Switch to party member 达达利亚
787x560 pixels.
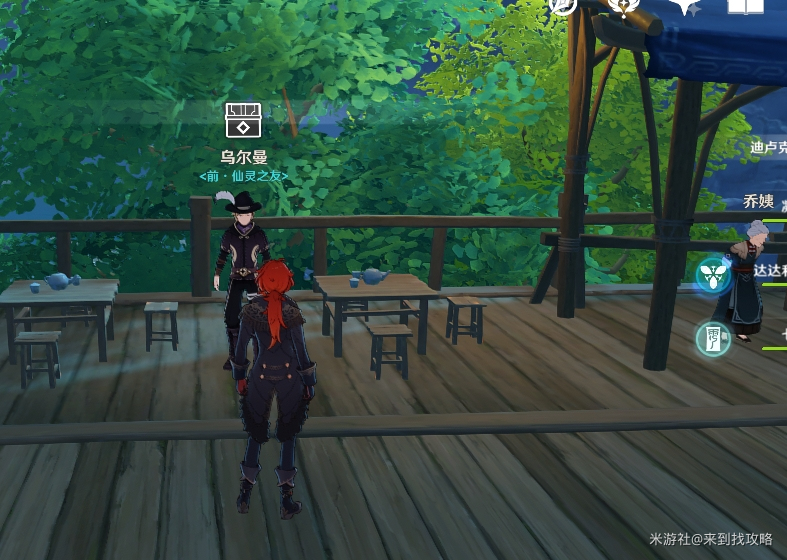pyautogui.click(x=770, y=270)
